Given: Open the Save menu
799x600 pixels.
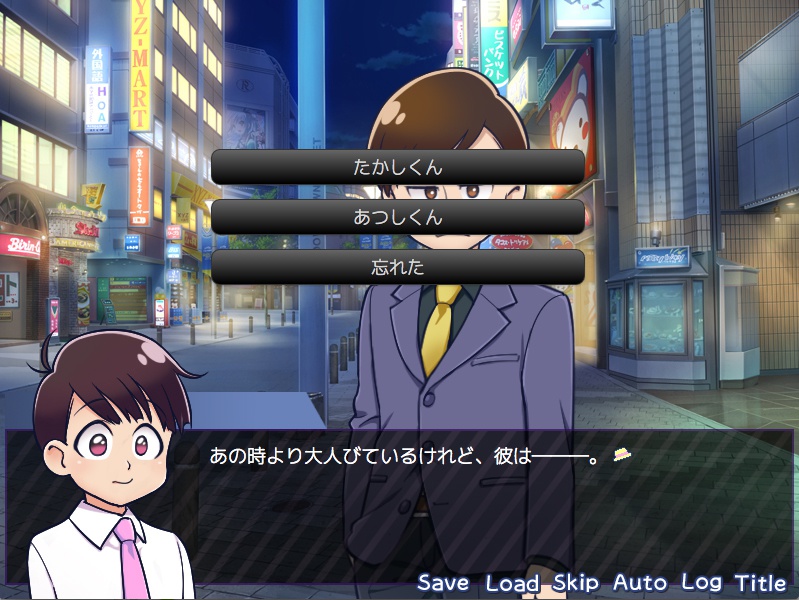Looking at the screenshot, I should (x=443, y=582).
